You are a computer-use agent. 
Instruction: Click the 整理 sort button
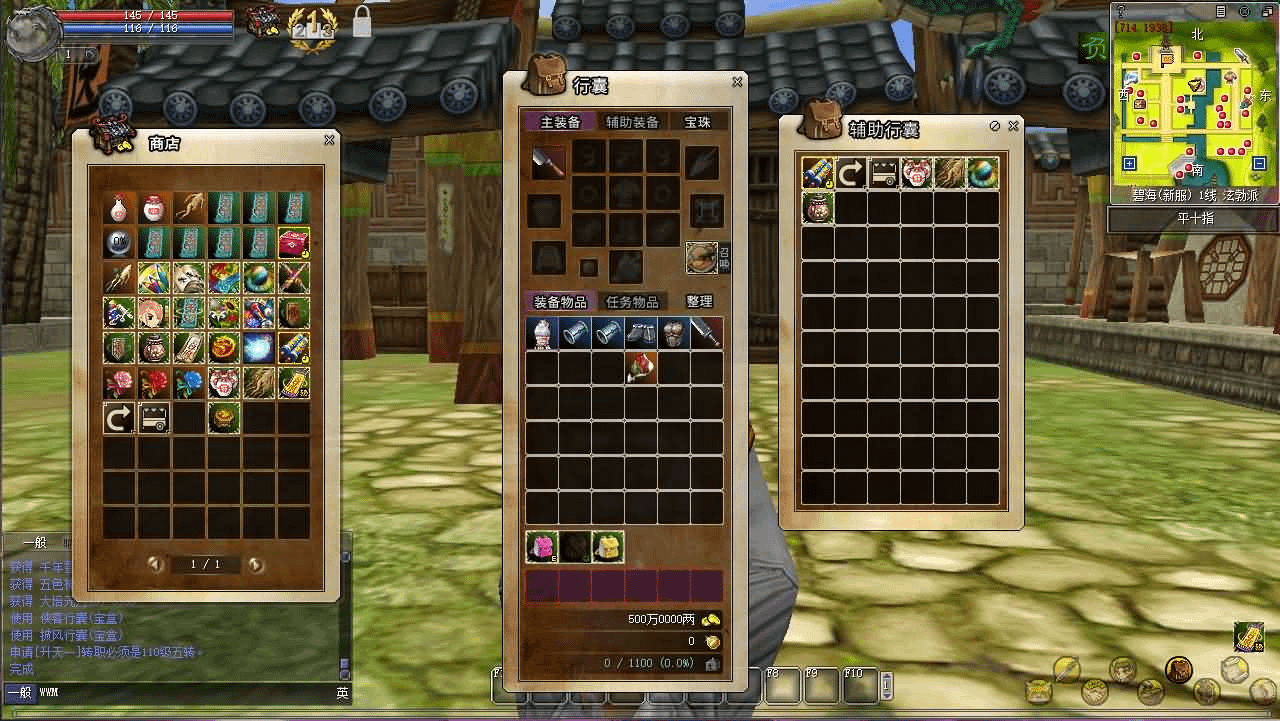[699, 302]
